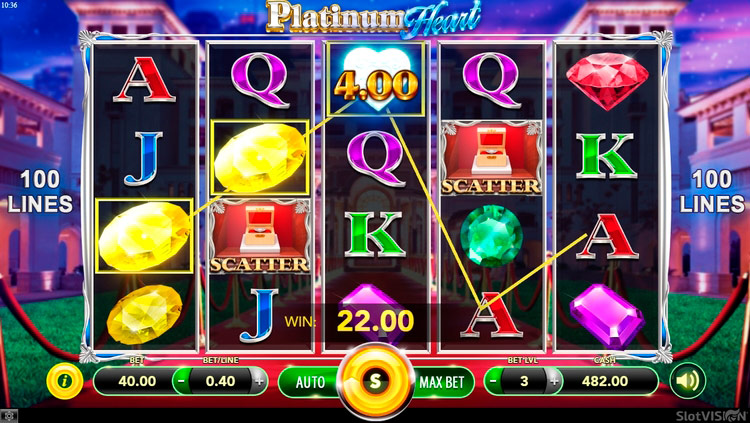Screen dimensions: 750x423
Task: Decrease the bet per line
Action: tap(180, 381)
